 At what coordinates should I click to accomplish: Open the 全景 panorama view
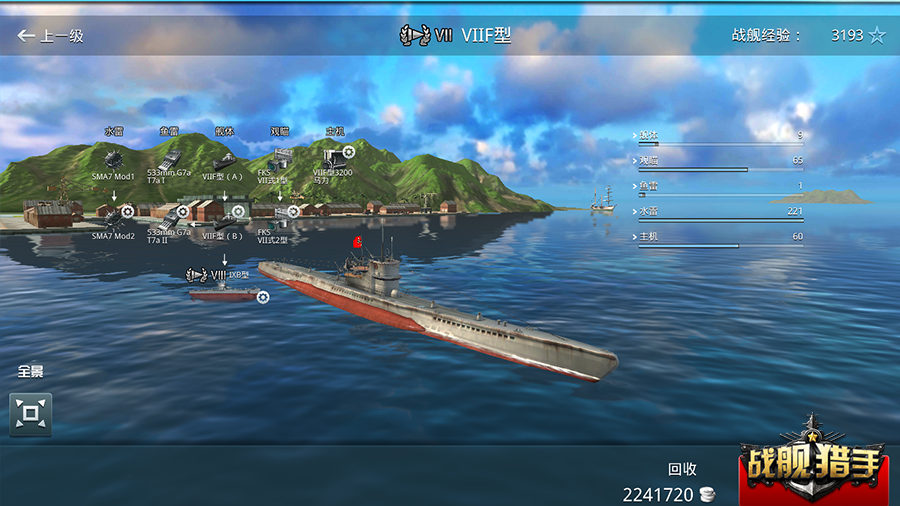coord(30,413)
